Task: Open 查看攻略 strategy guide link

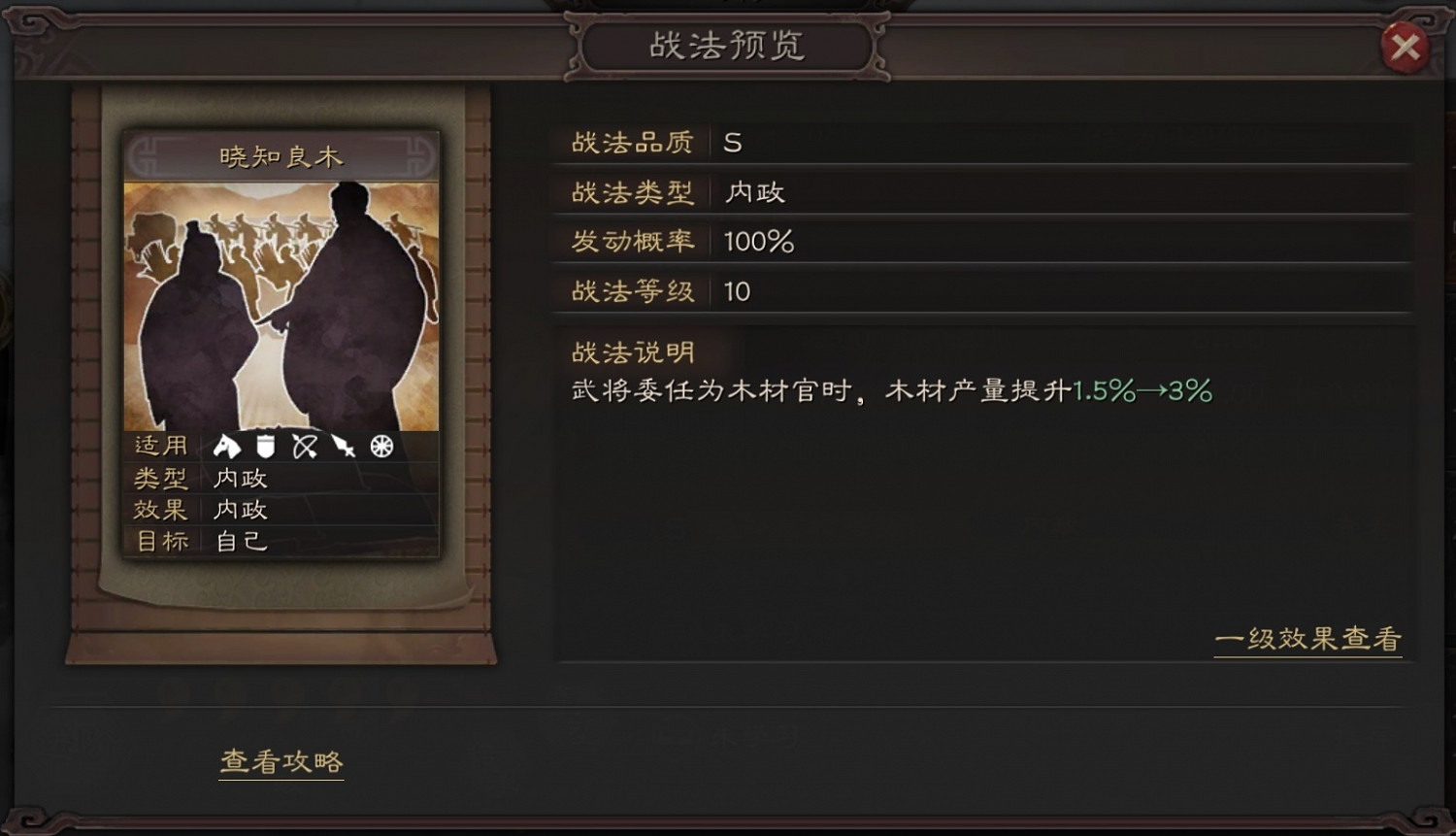Action: 281,763
